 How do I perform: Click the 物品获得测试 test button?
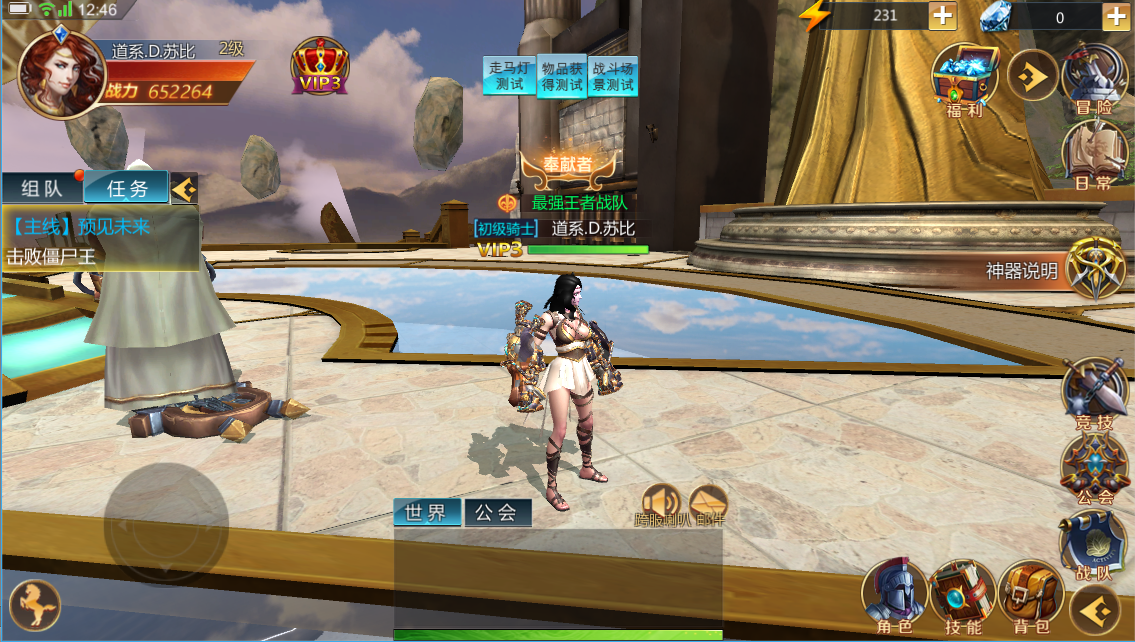562,76
